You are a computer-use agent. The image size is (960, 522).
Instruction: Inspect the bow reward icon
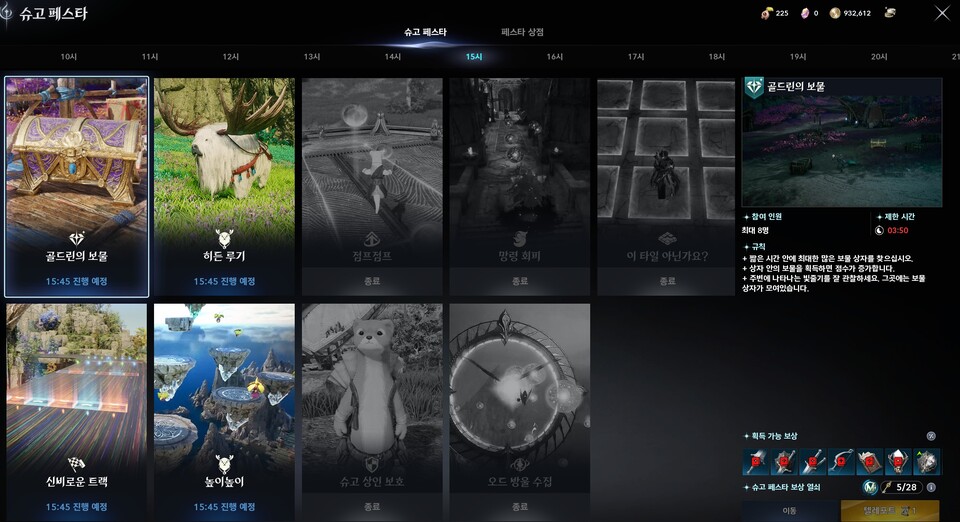841,462
